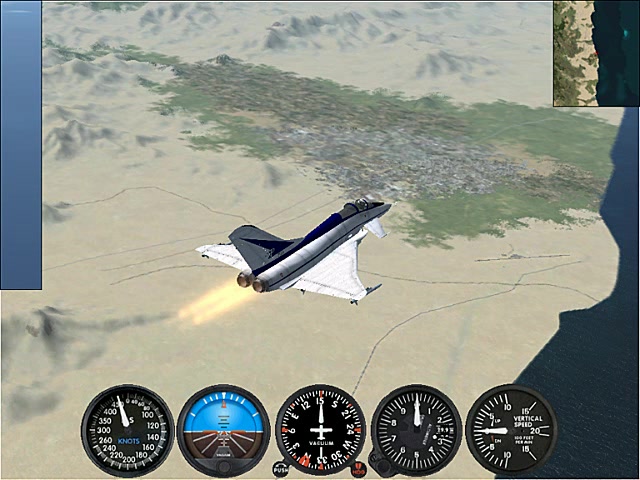Viewport: 640px width, 480px height.
Task: Open the terrain minimap
Action: [596, 53]
